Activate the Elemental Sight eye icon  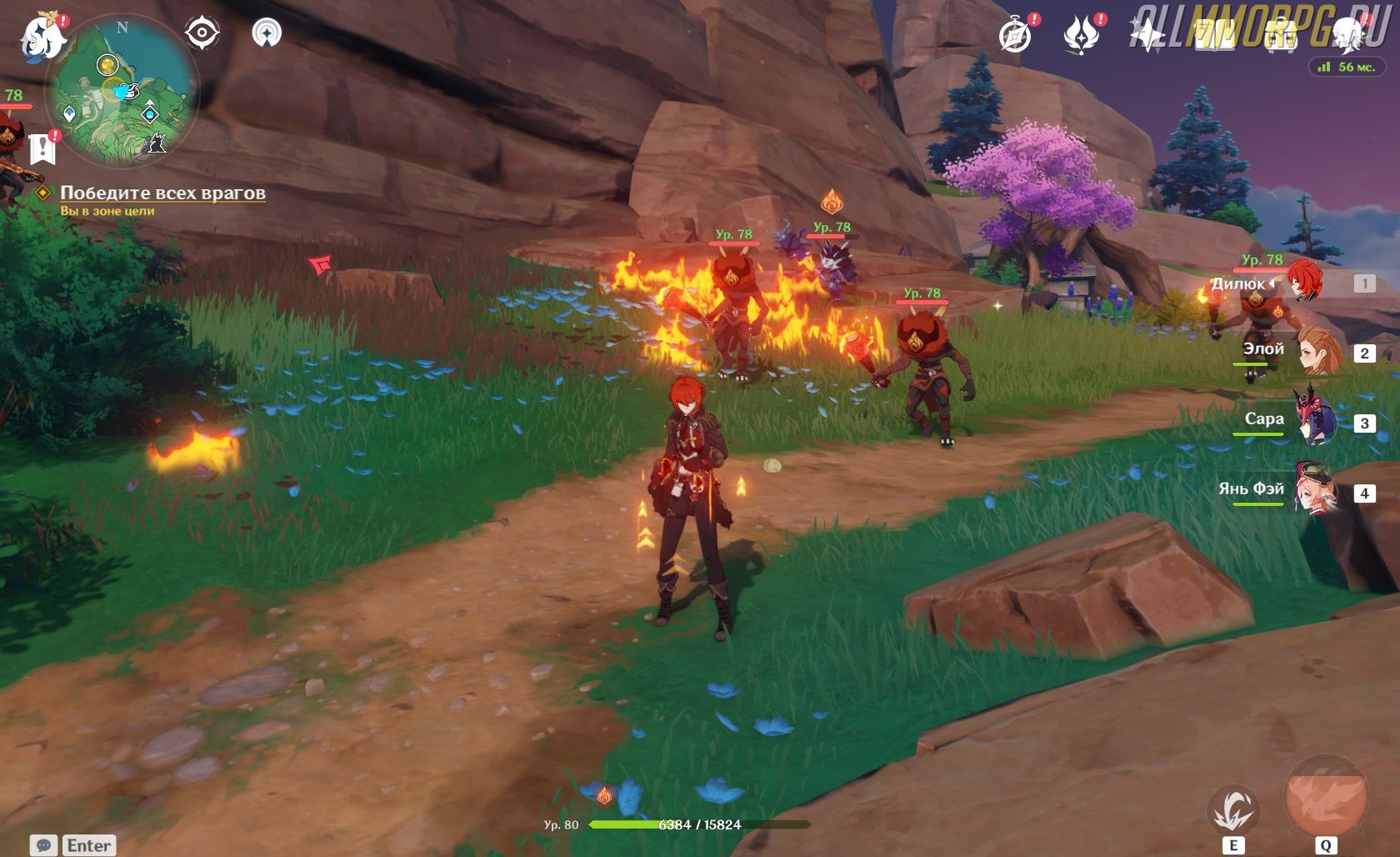(202, 33)
